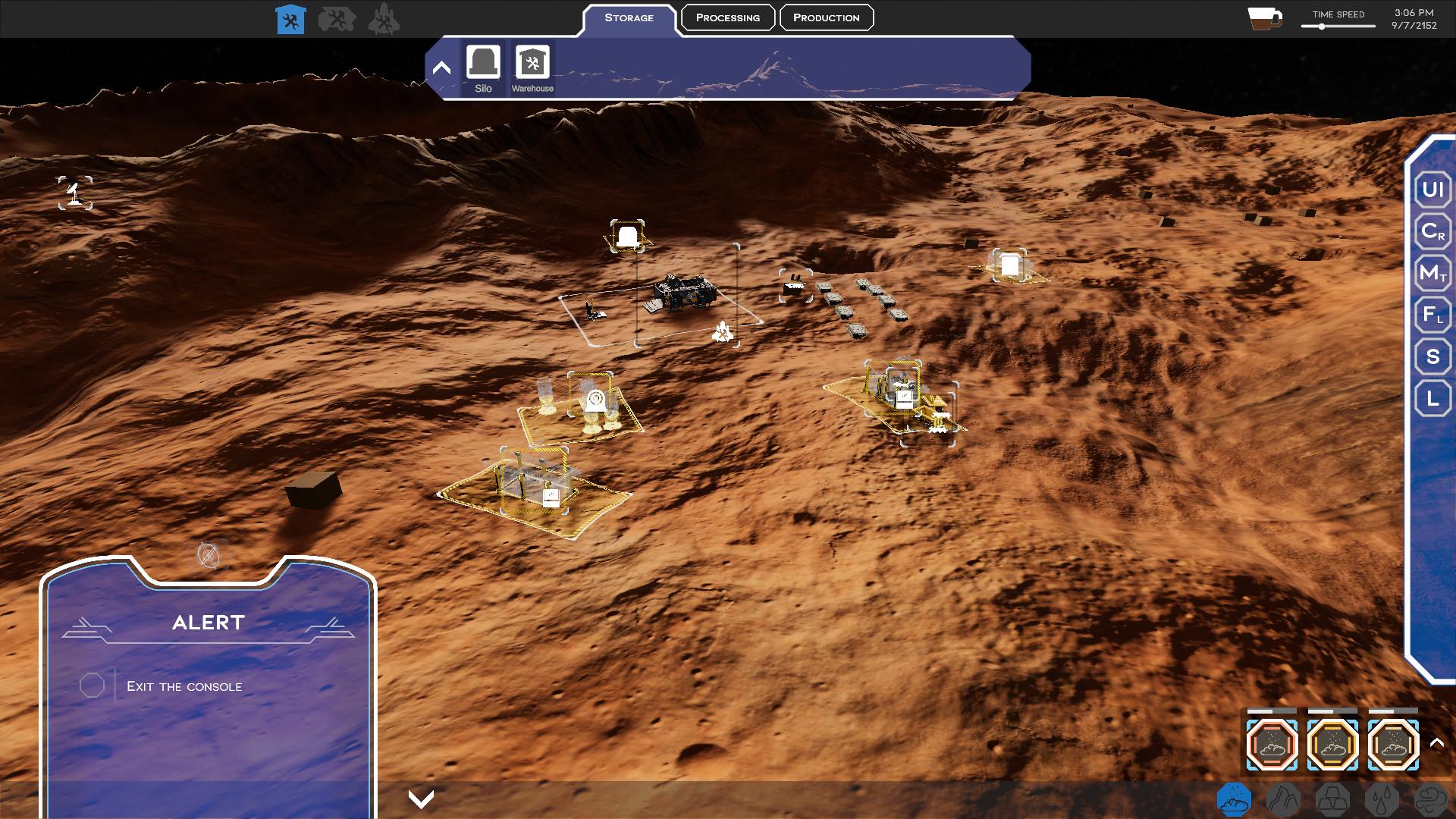
Task: Collapse the building list with the up chevron
Action: 441,68
